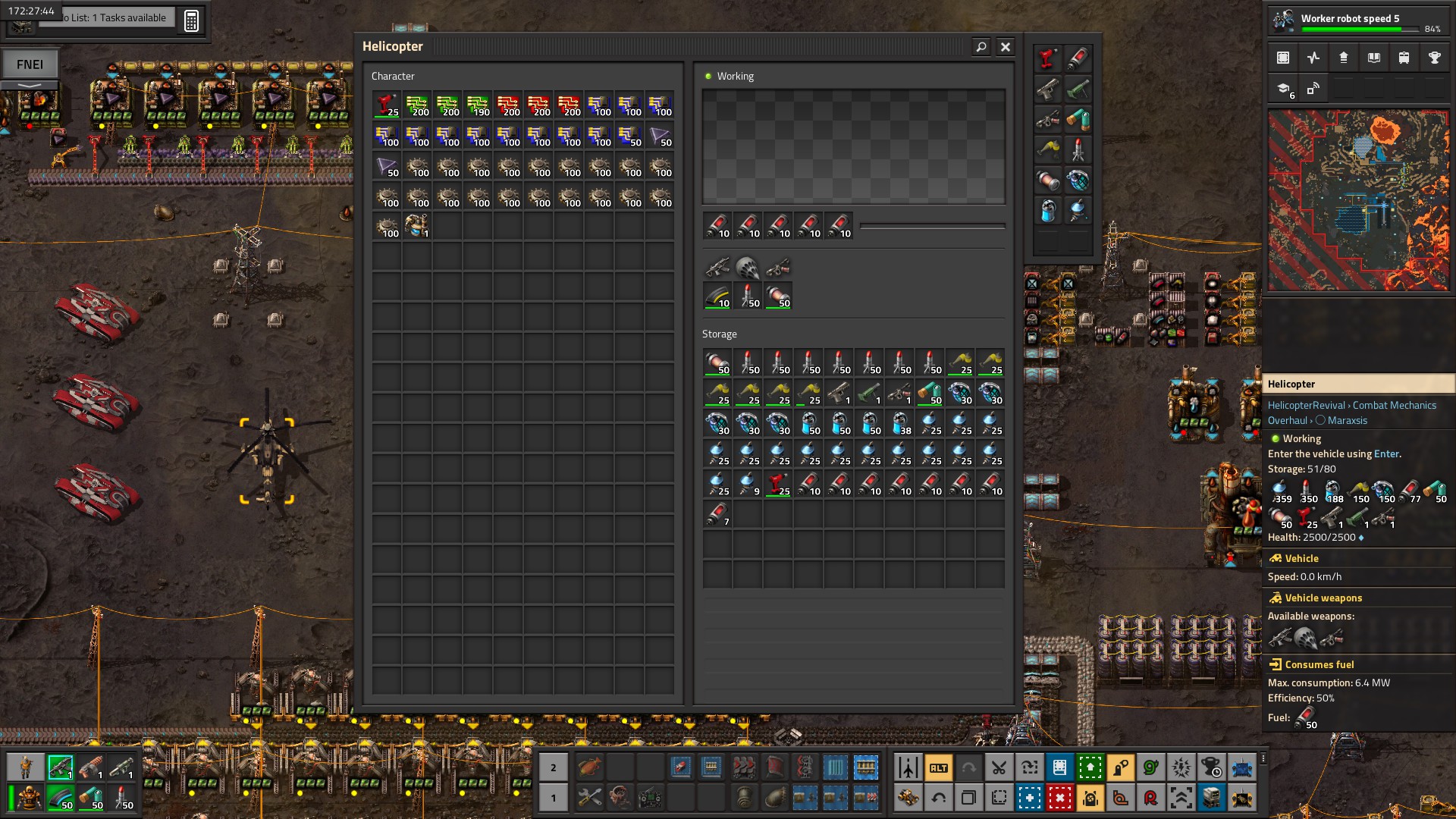1456x819 pixels.
Task: Select the stack of 190 green belts
Action: [478, 105]
